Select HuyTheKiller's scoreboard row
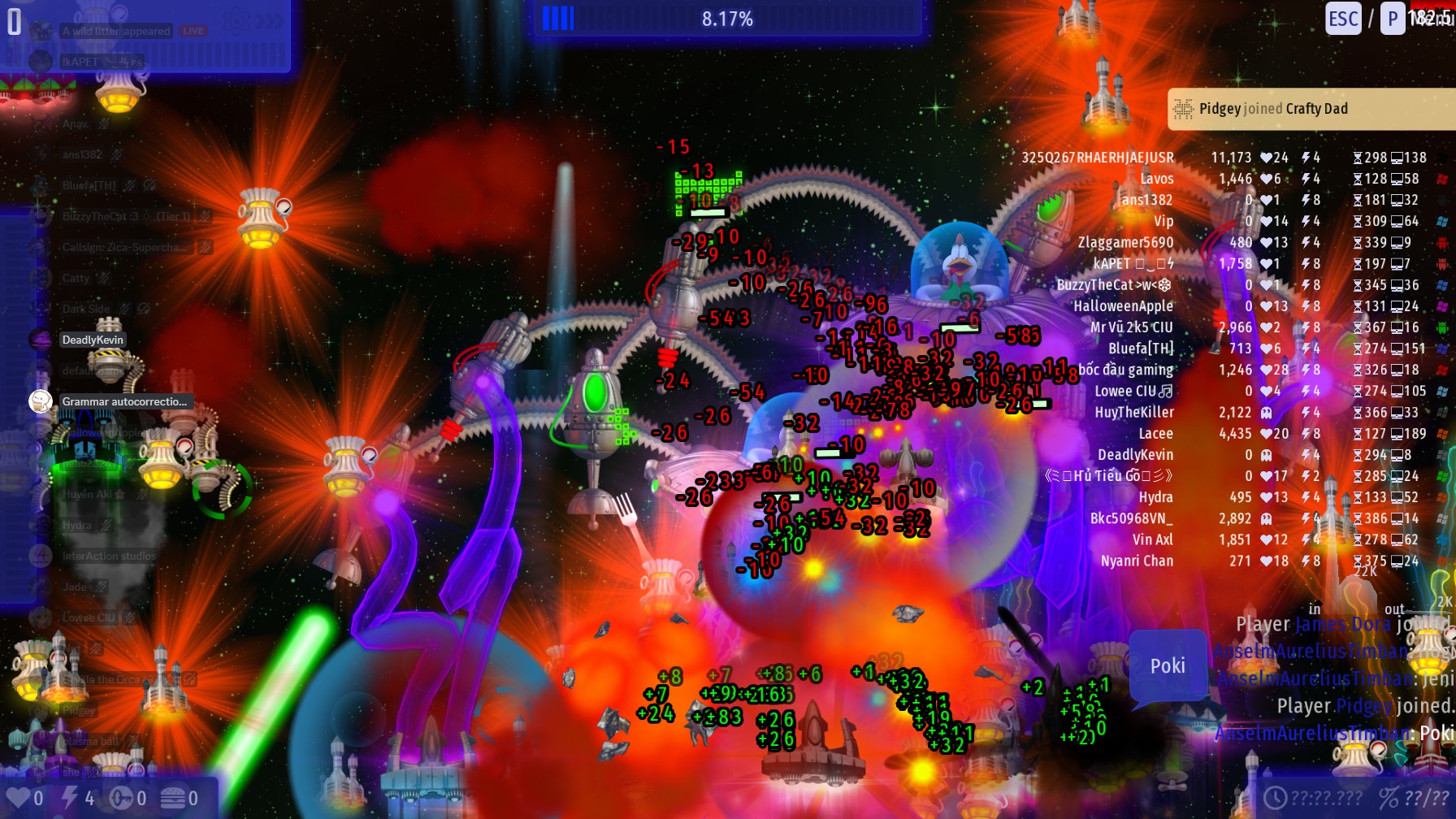The width and height of the screenshot is (1456, 819). [x=1133, y=412]
